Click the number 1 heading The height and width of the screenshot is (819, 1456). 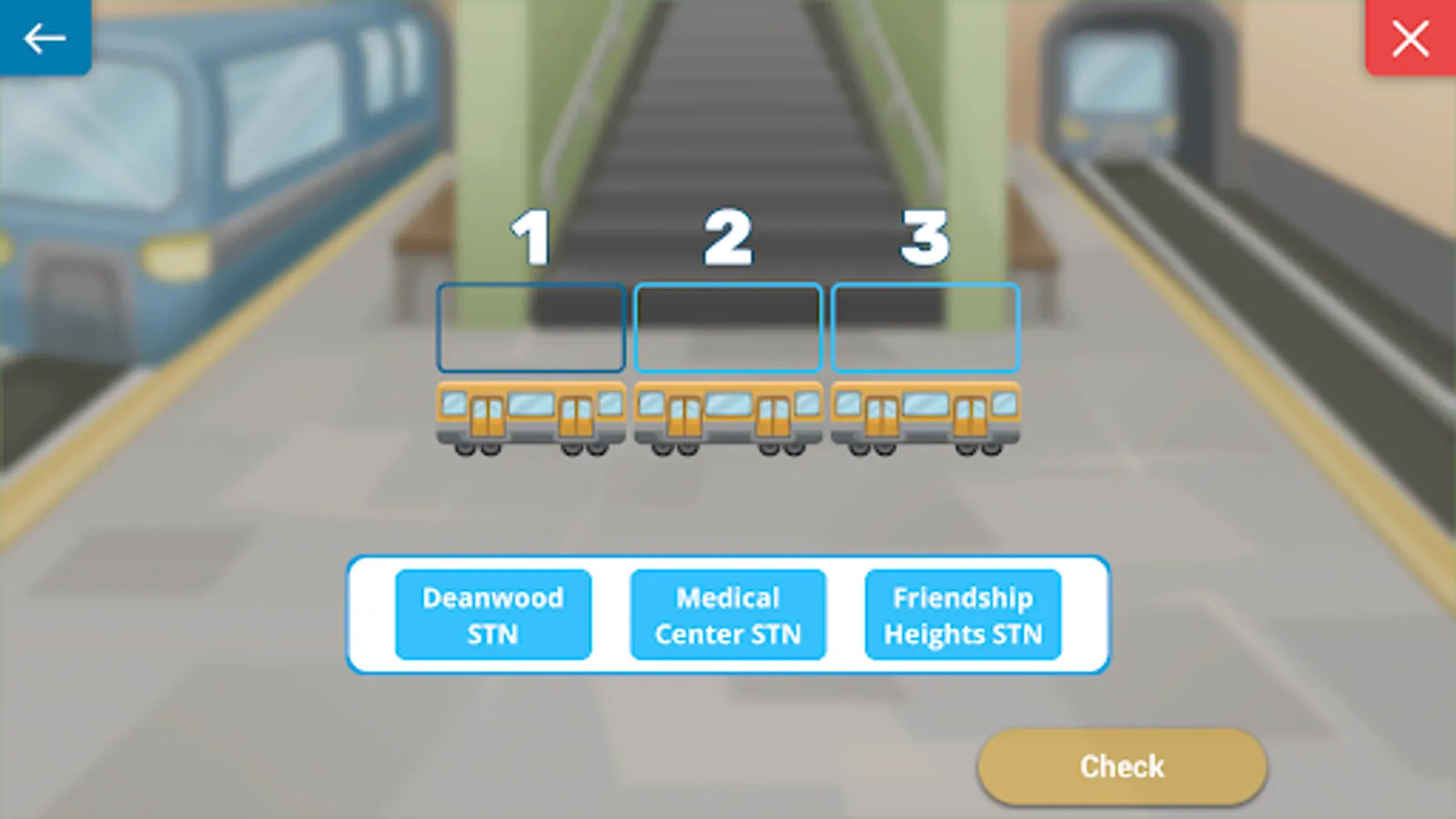point(531,239)
